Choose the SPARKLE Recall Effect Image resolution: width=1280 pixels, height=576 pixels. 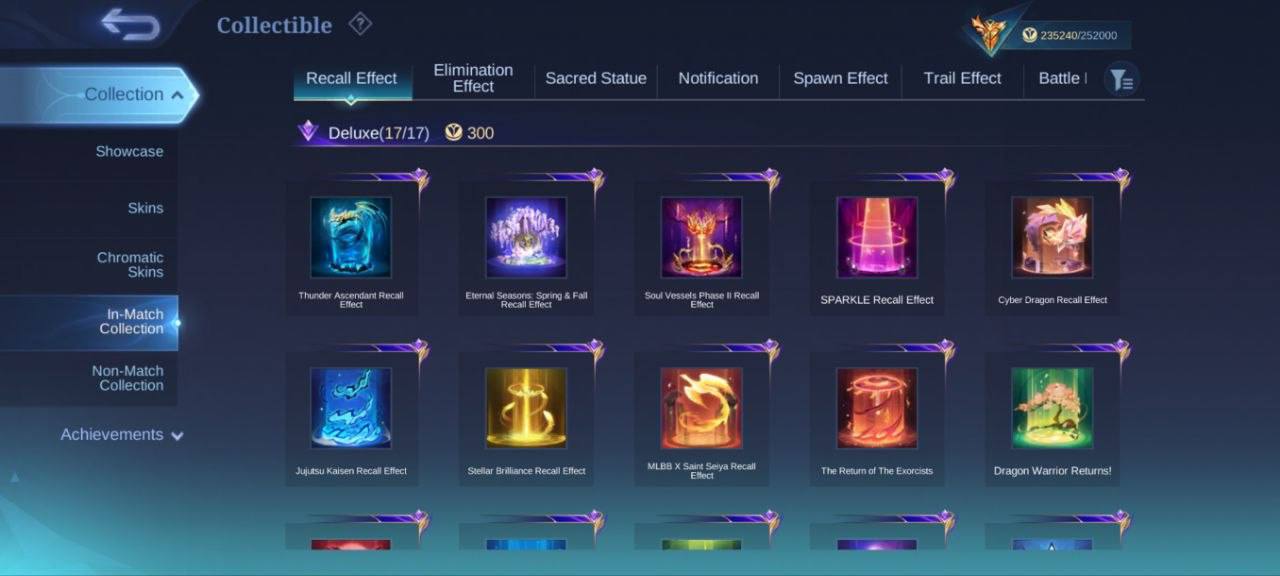pos(876,245)
